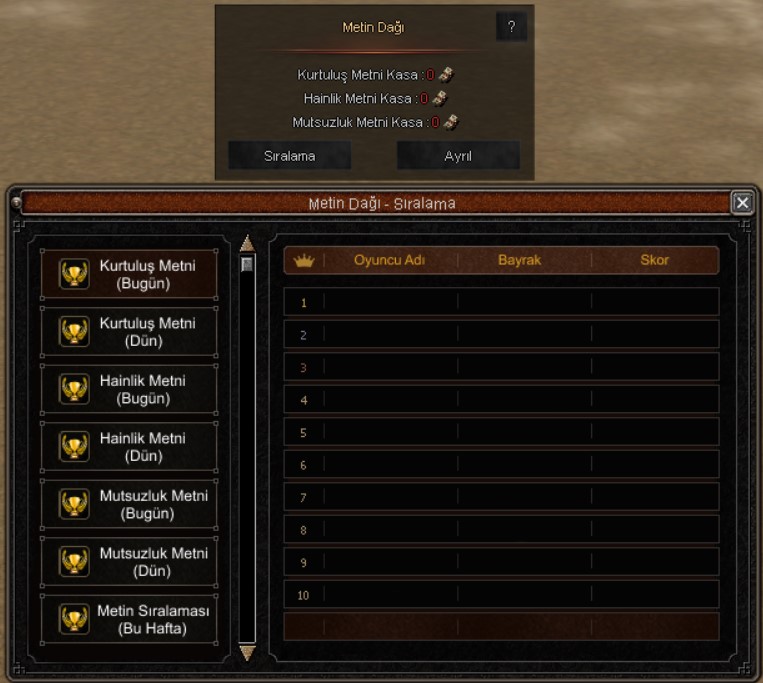The height and width of the screenshot is (683, 763).
Task: Click the Kurtuluş Metni Kasa chest icon
Action: (447, 74)
